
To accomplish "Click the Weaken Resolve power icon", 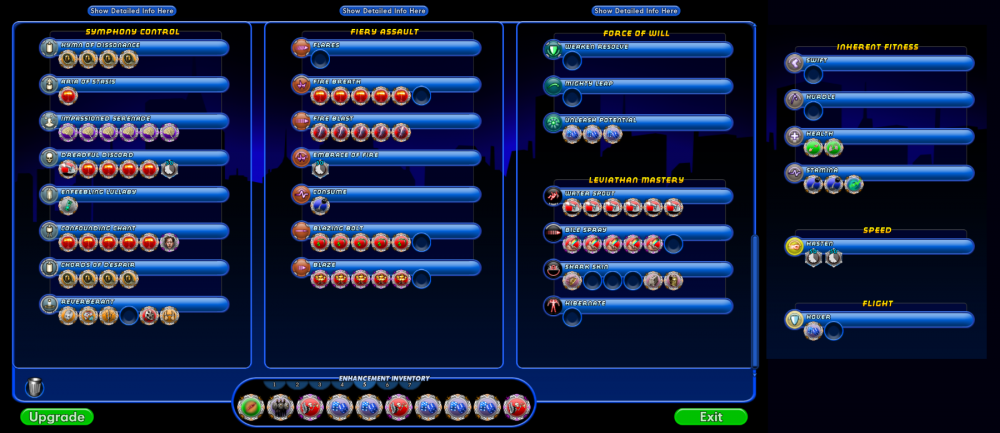I will click(553, 49).
